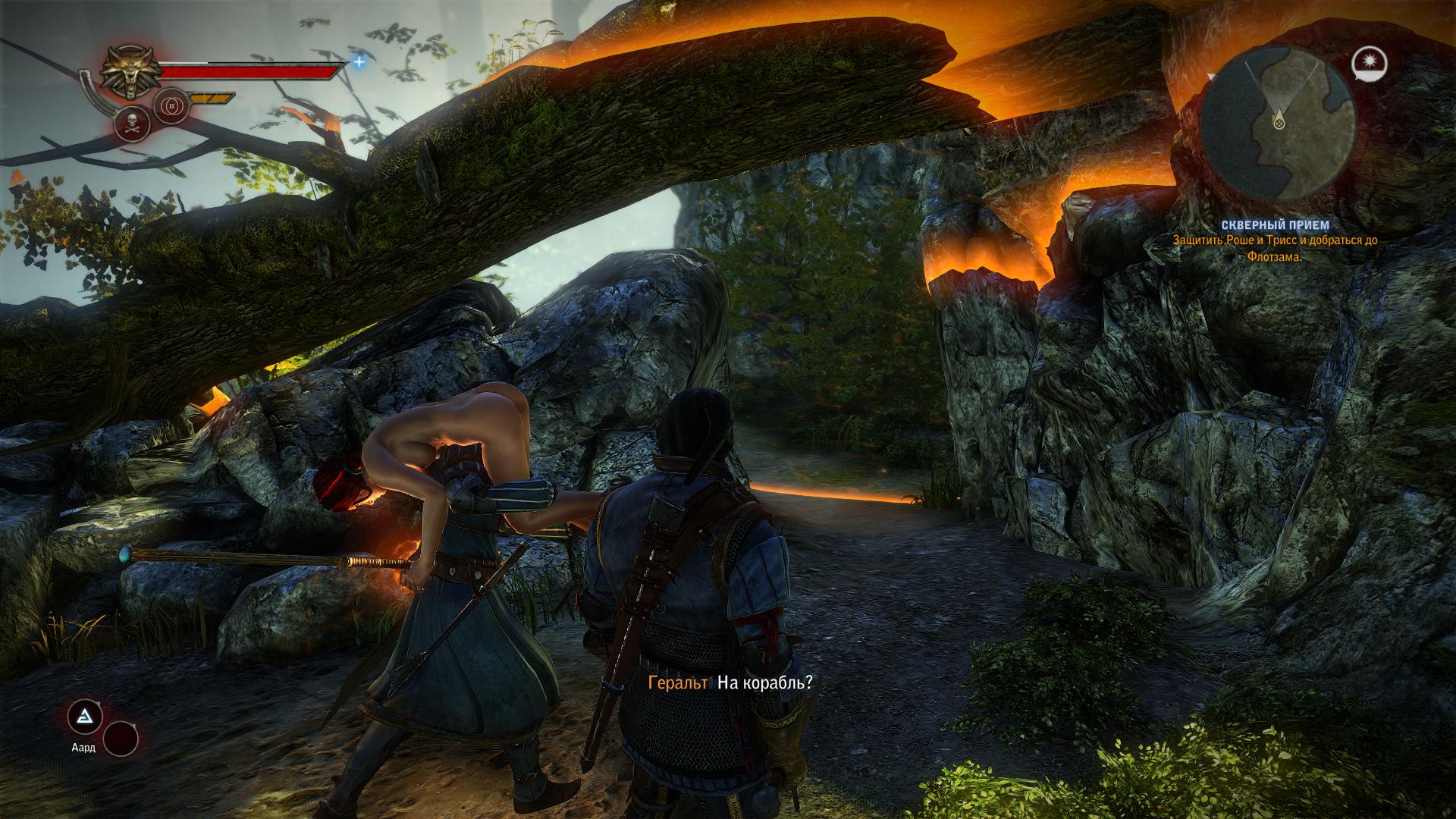Click the round icon beside the medallion
Image resolution: width=1456 pixels, height=819 pixels.
click(x=171, y=107)
